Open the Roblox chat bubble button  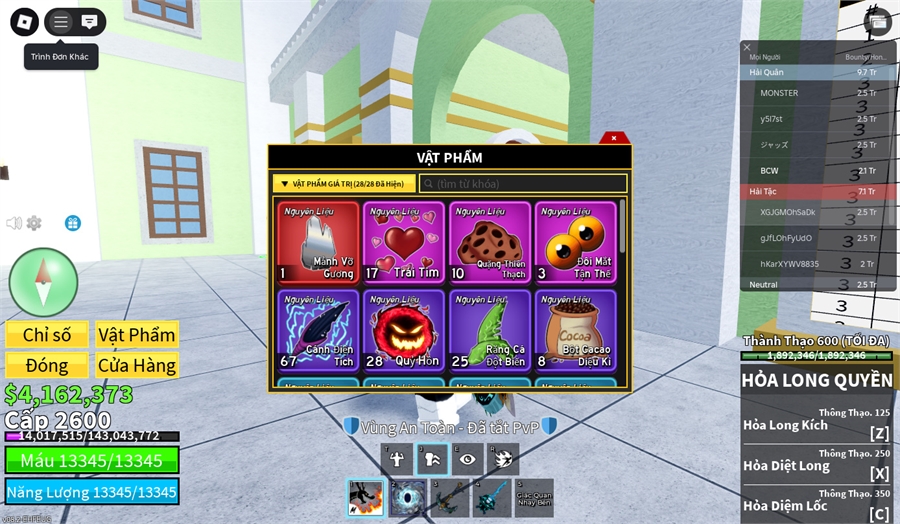pos(89,22)
